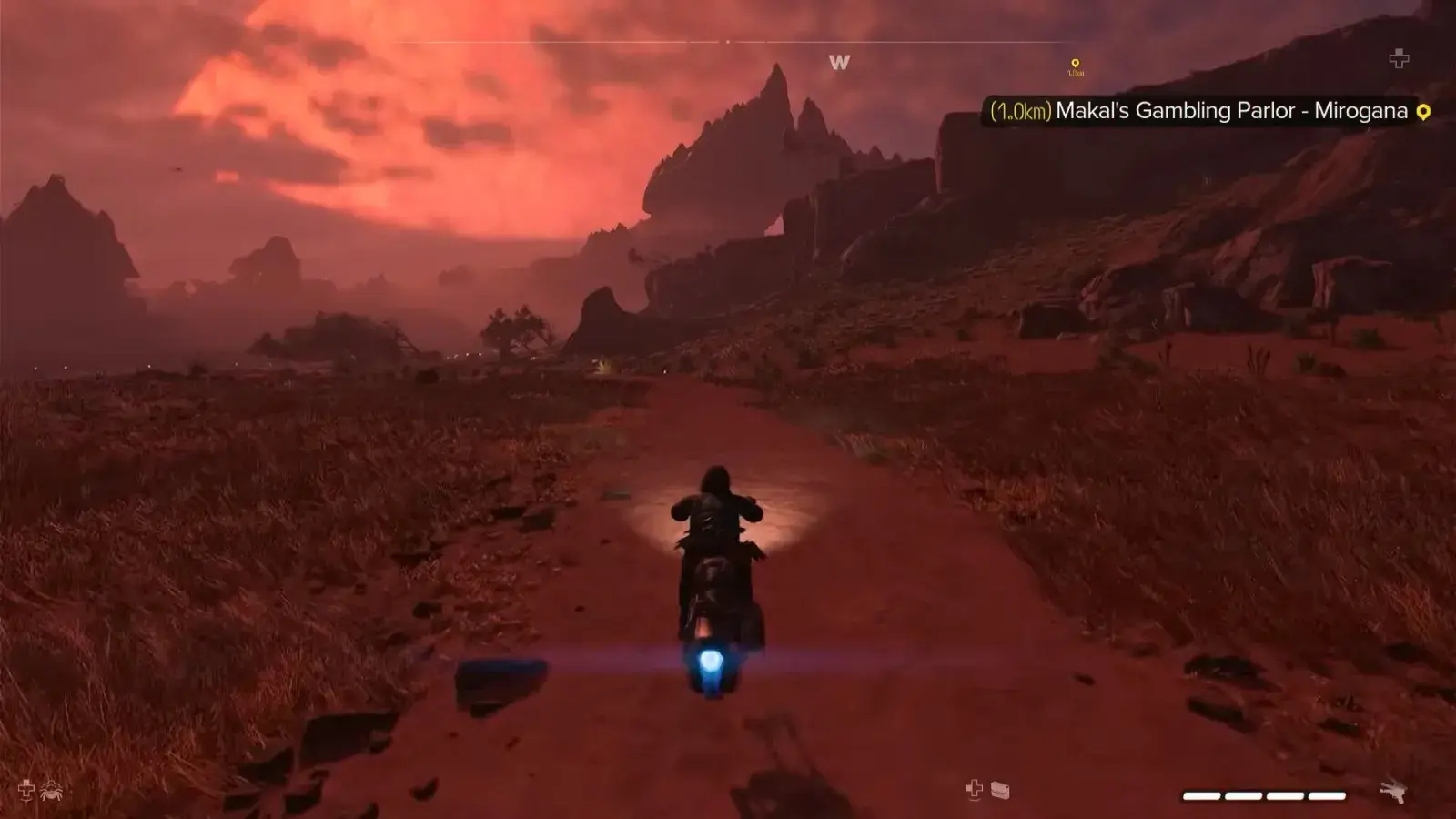The height and width of the screenshot is (819, 1456).
Task: Select the blaster weapon icon
Action: 1393,793
